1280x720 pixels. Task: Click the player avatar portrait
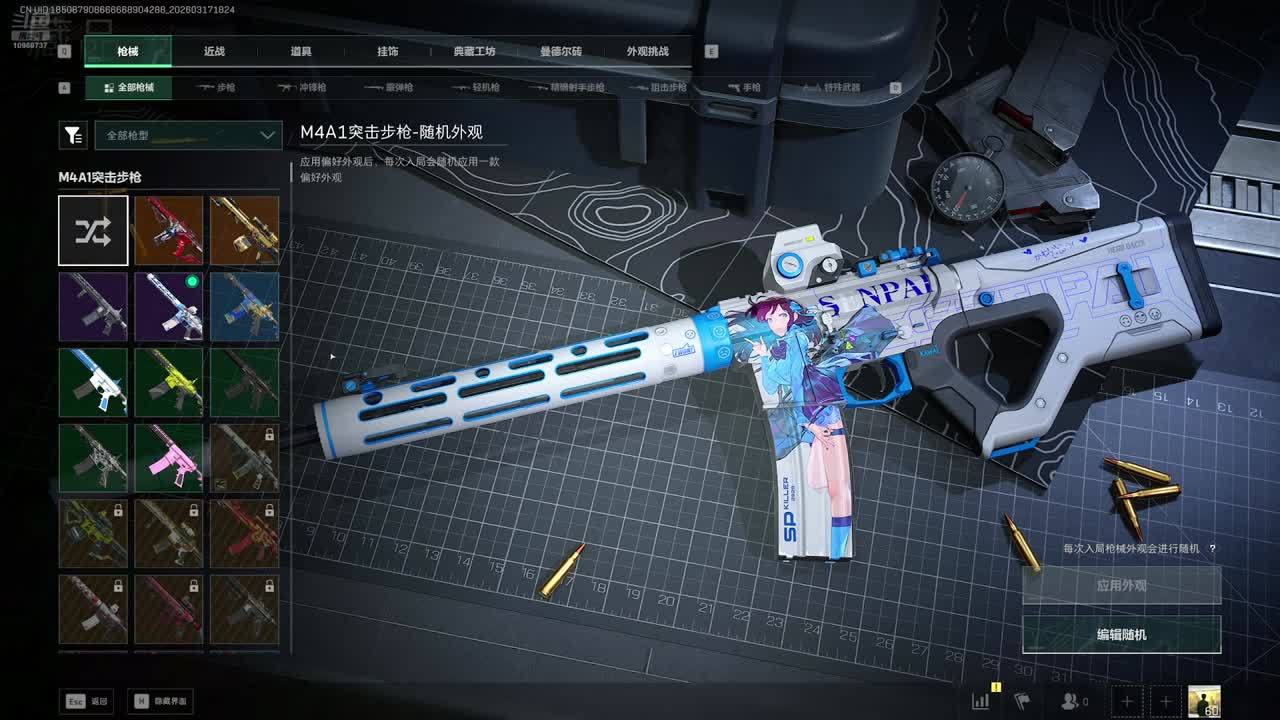click(1204, 702)
